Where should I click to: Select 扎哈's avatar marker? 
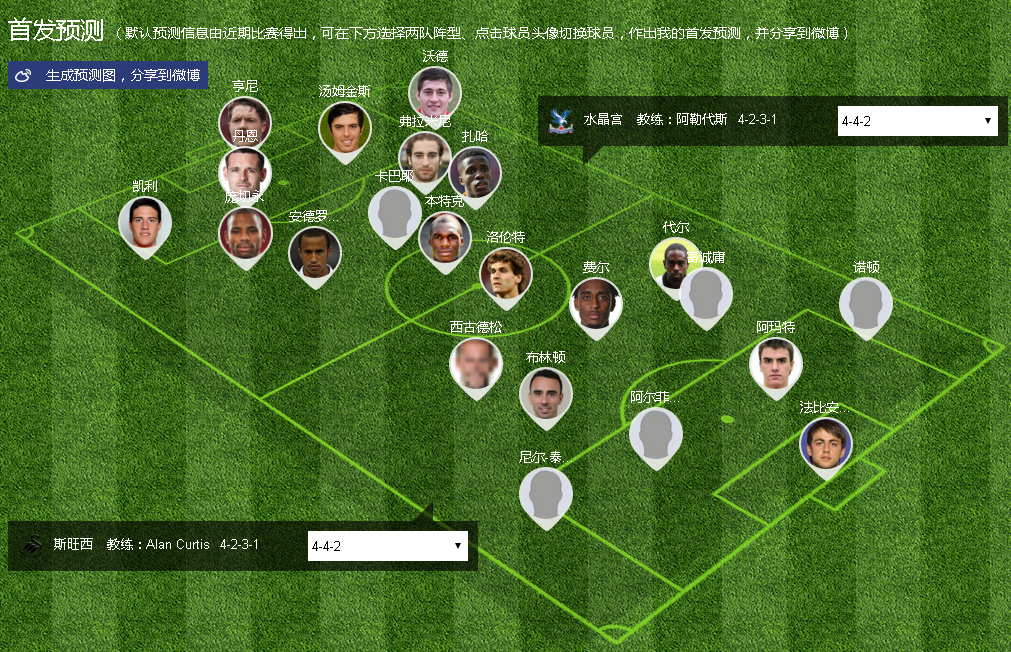coord(475,173)
